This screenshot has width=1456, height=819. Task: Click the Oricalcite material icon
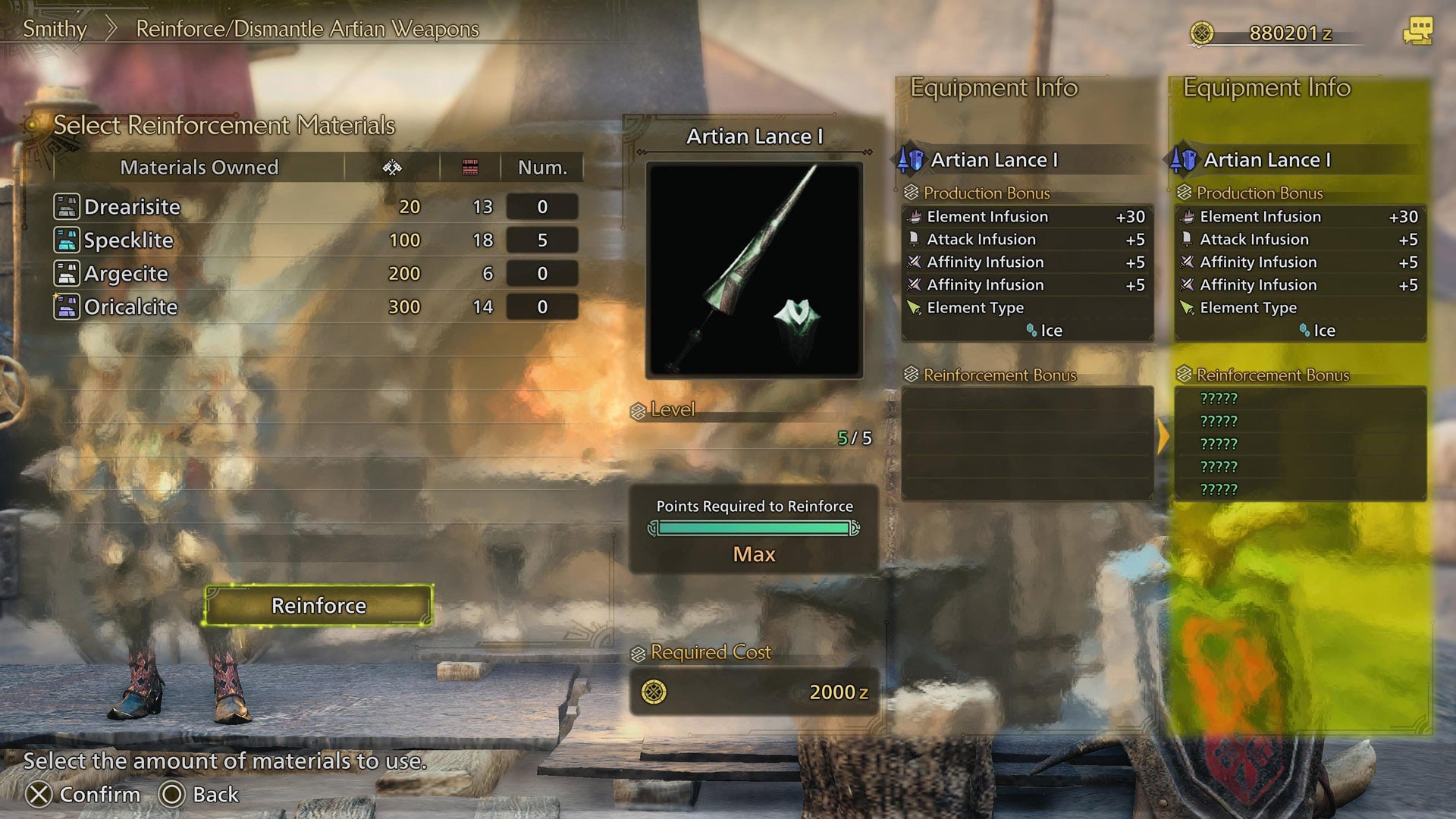[67, 307]
